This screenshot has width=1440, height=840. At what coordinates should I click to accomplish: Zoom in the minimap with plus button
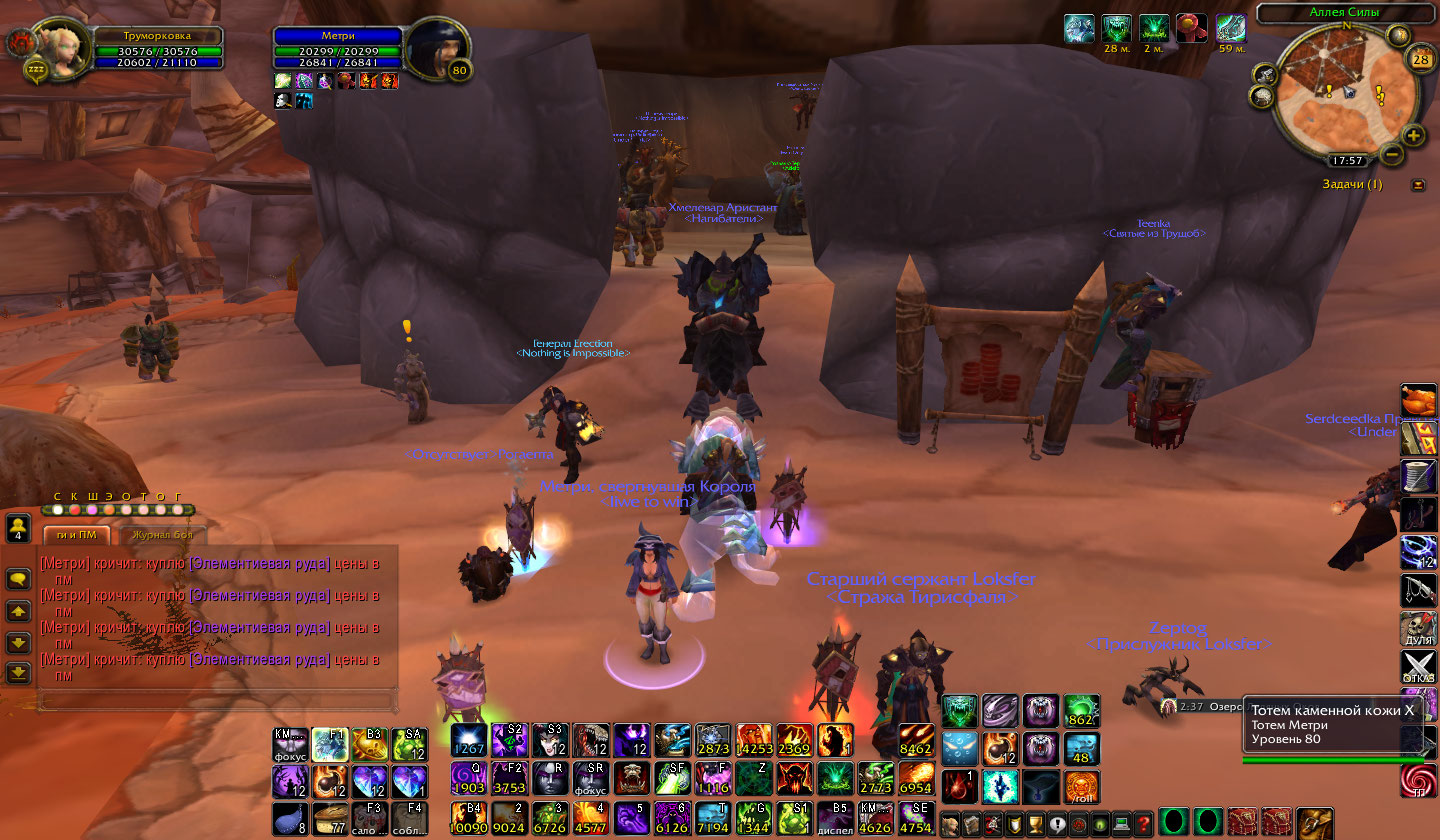pos(1413,136)
